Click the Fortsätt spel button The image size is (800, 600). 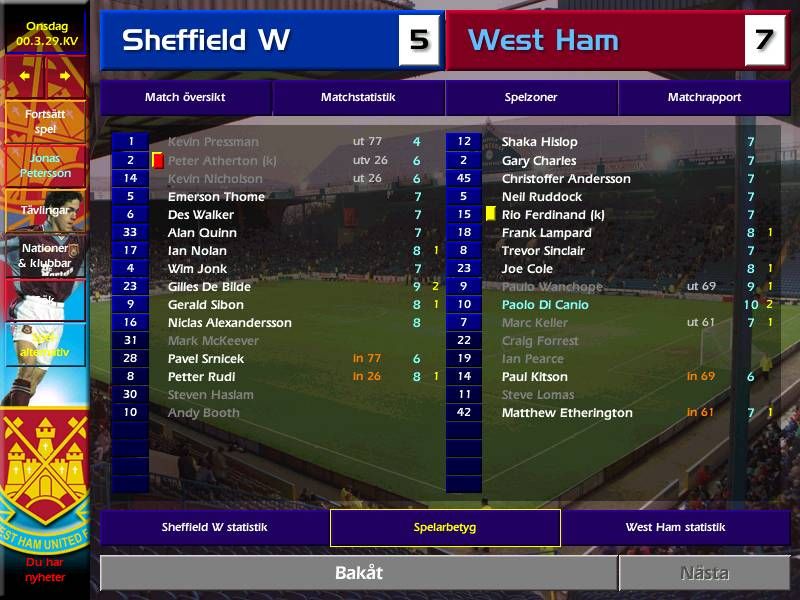coord(45,121)
